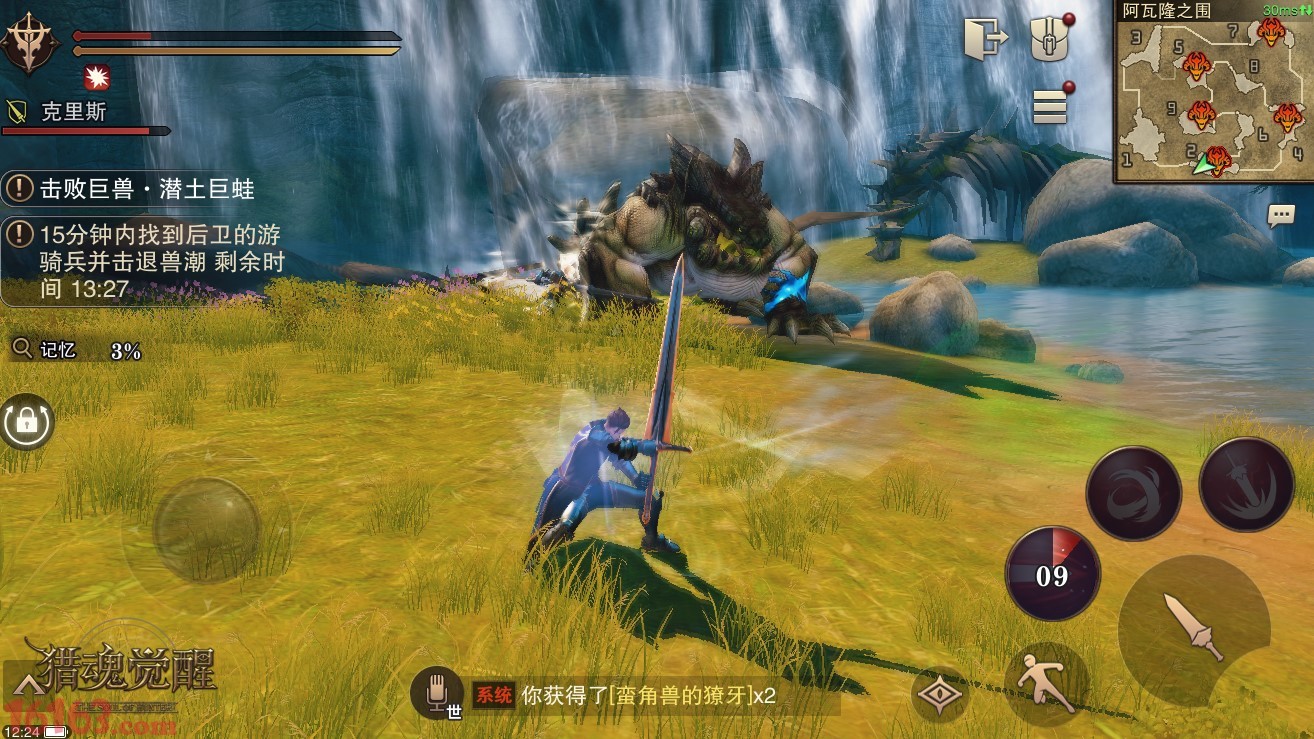Tap the exit door icon
The image size is (1314, 739).
click(x=985, y=40)
